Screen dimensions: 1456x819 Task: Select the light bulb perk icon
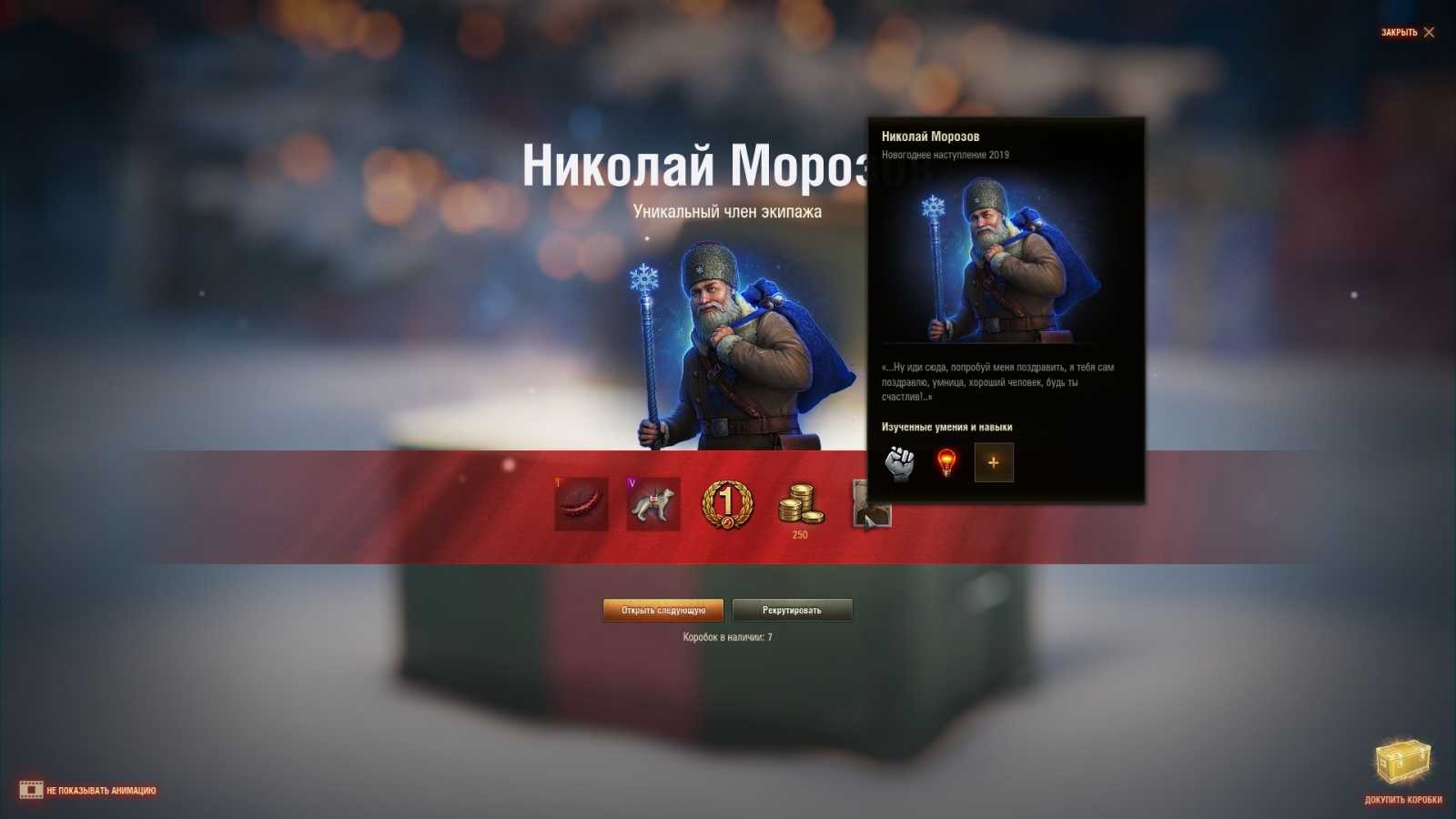pos(947,462)
